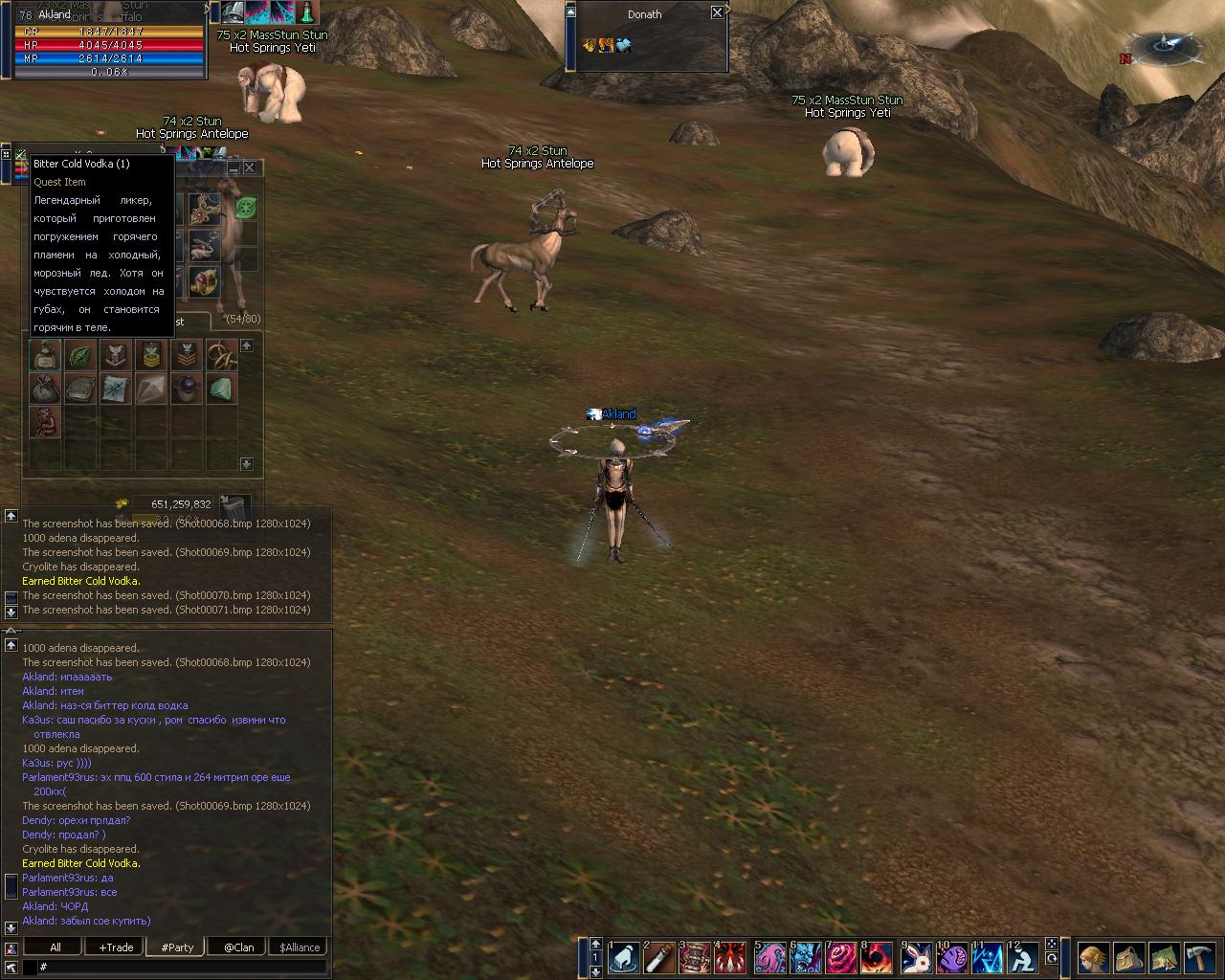Image resolution: width=1225 pixels, height=980 pixels.
Task: Activate the white rabbit skill in slot 9
Action: tap(917, 957)
